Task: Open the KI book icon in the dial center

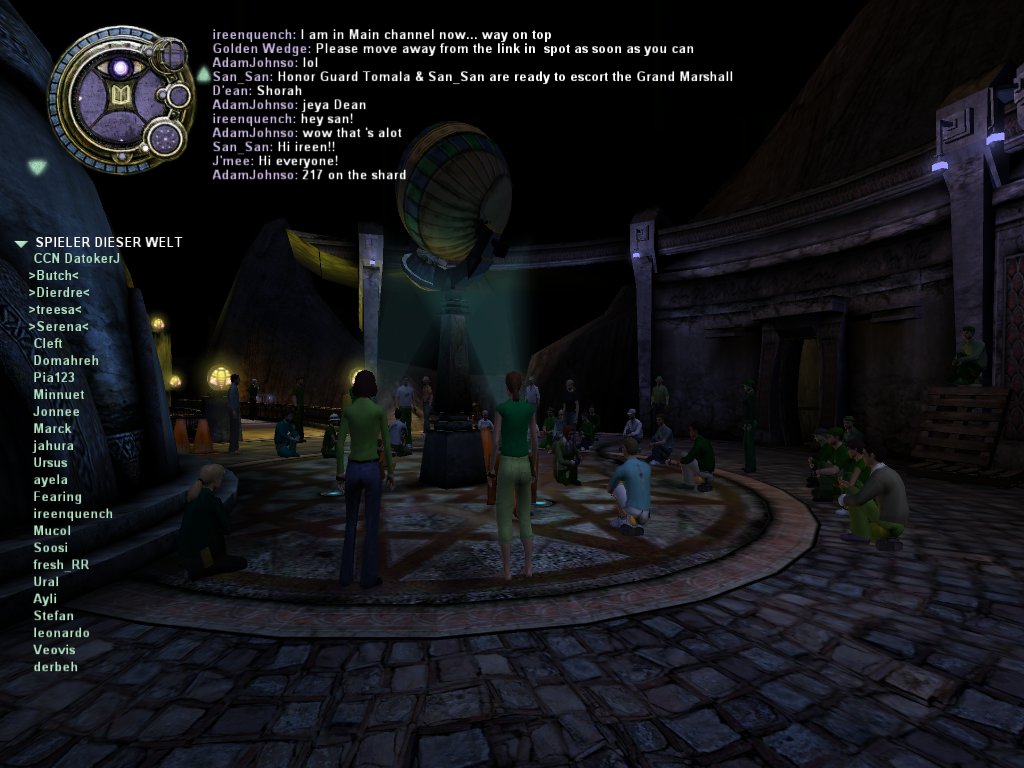Action: tap(119, 95)
